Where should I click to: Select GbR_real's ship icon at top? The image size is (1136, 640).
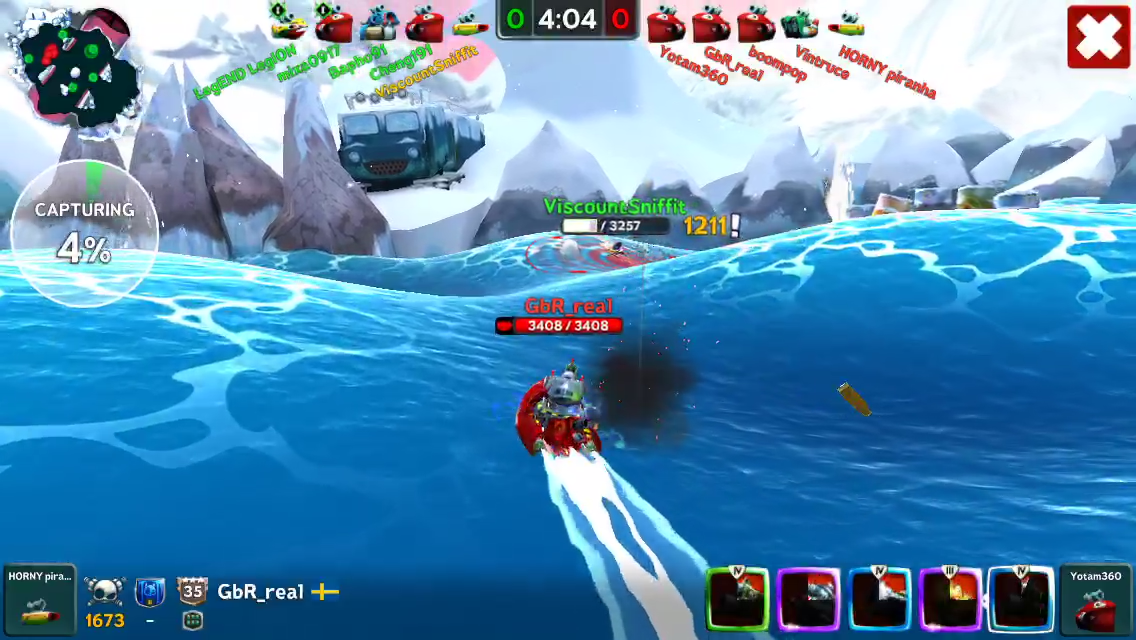[x=710, y=22]
